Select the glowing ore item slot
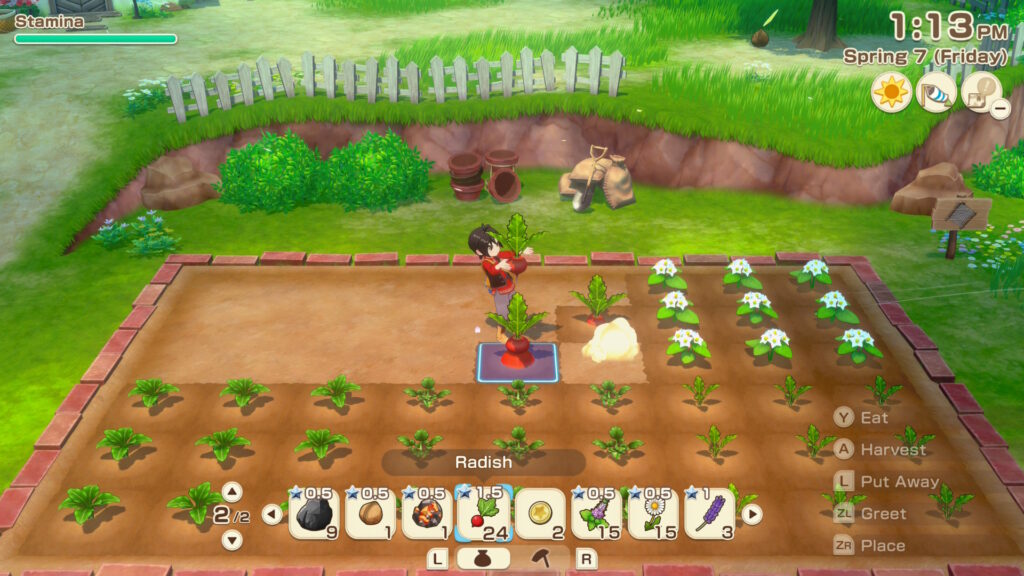 pos(427,514)
